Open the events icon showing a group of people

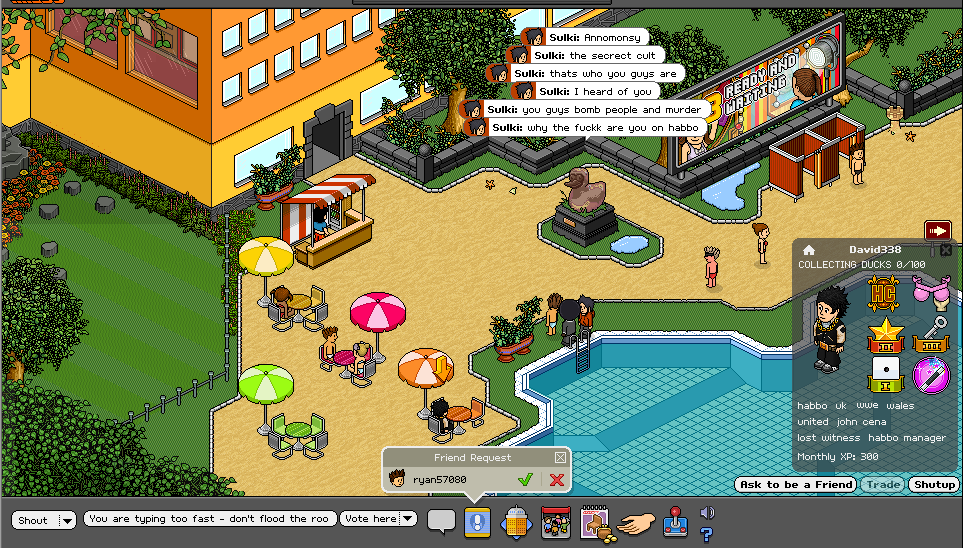click(555, 522)
